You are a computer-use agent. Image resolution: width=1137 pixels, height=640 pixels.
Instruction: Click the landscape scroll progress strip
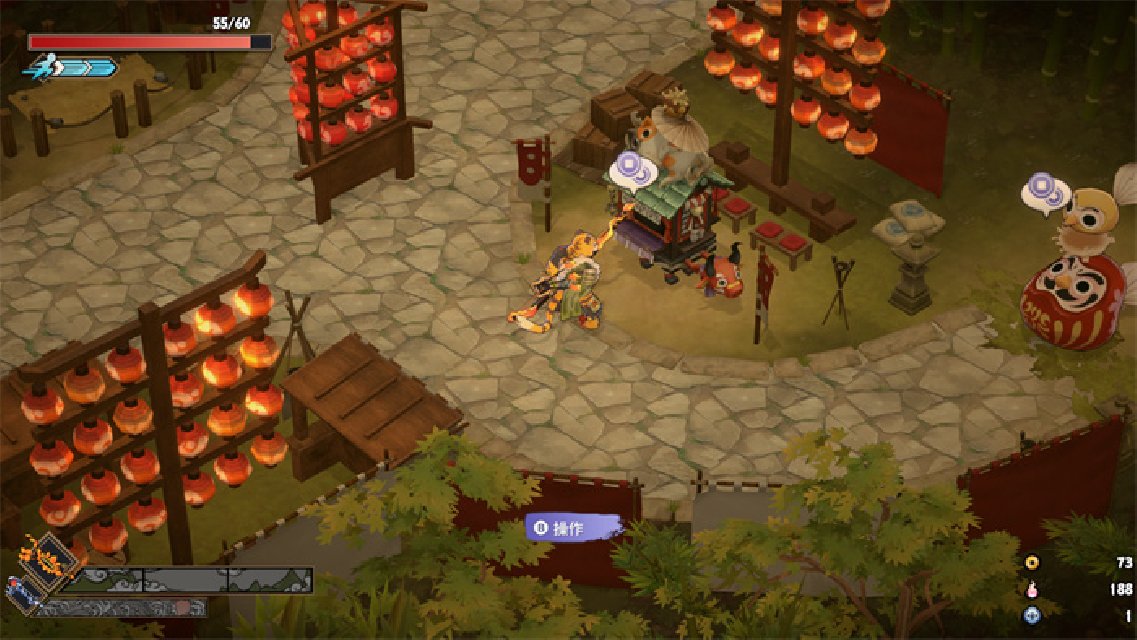[x=192, y=580]
